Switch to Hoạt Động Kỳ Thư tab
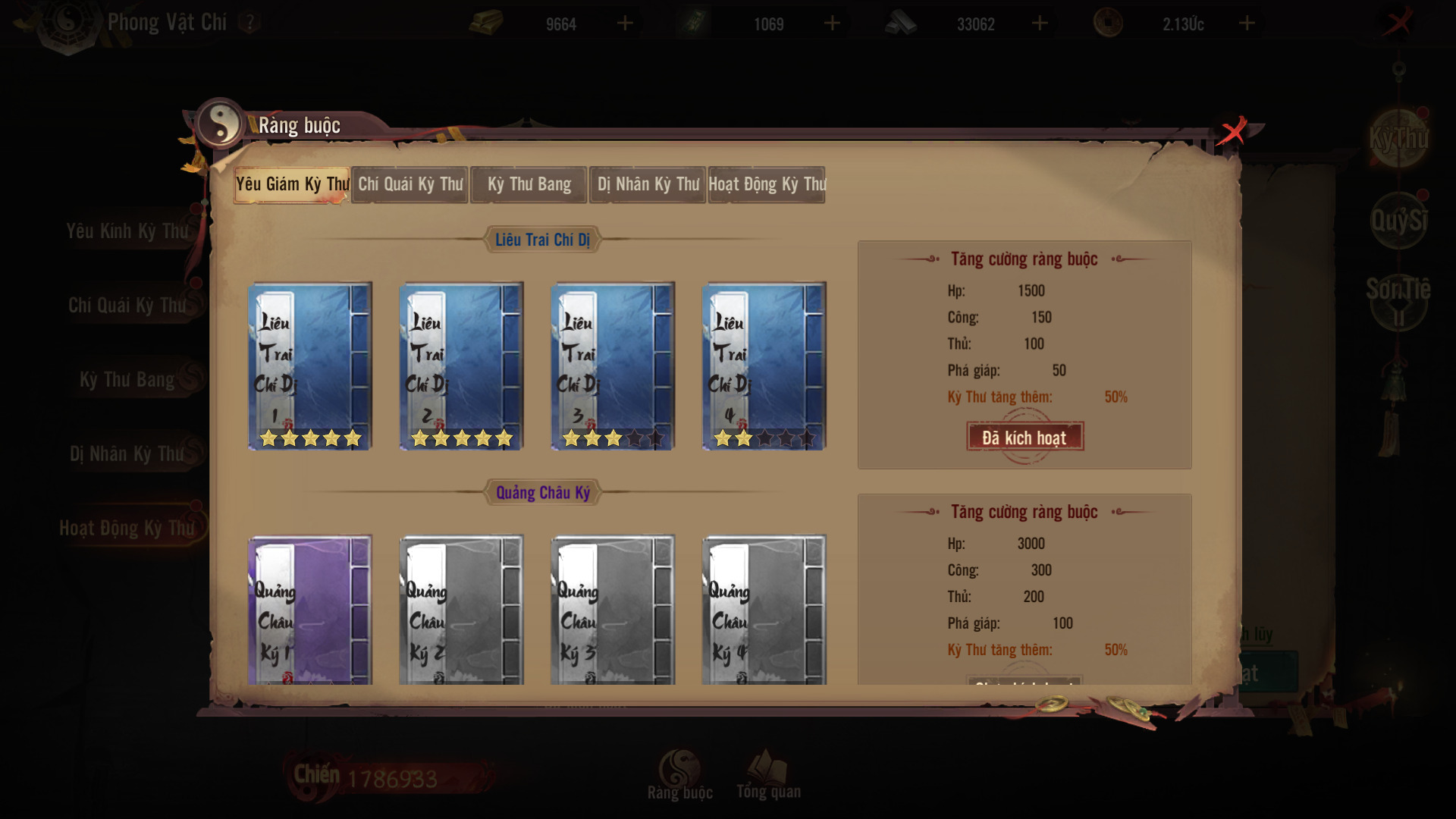 tap(767, 184)
